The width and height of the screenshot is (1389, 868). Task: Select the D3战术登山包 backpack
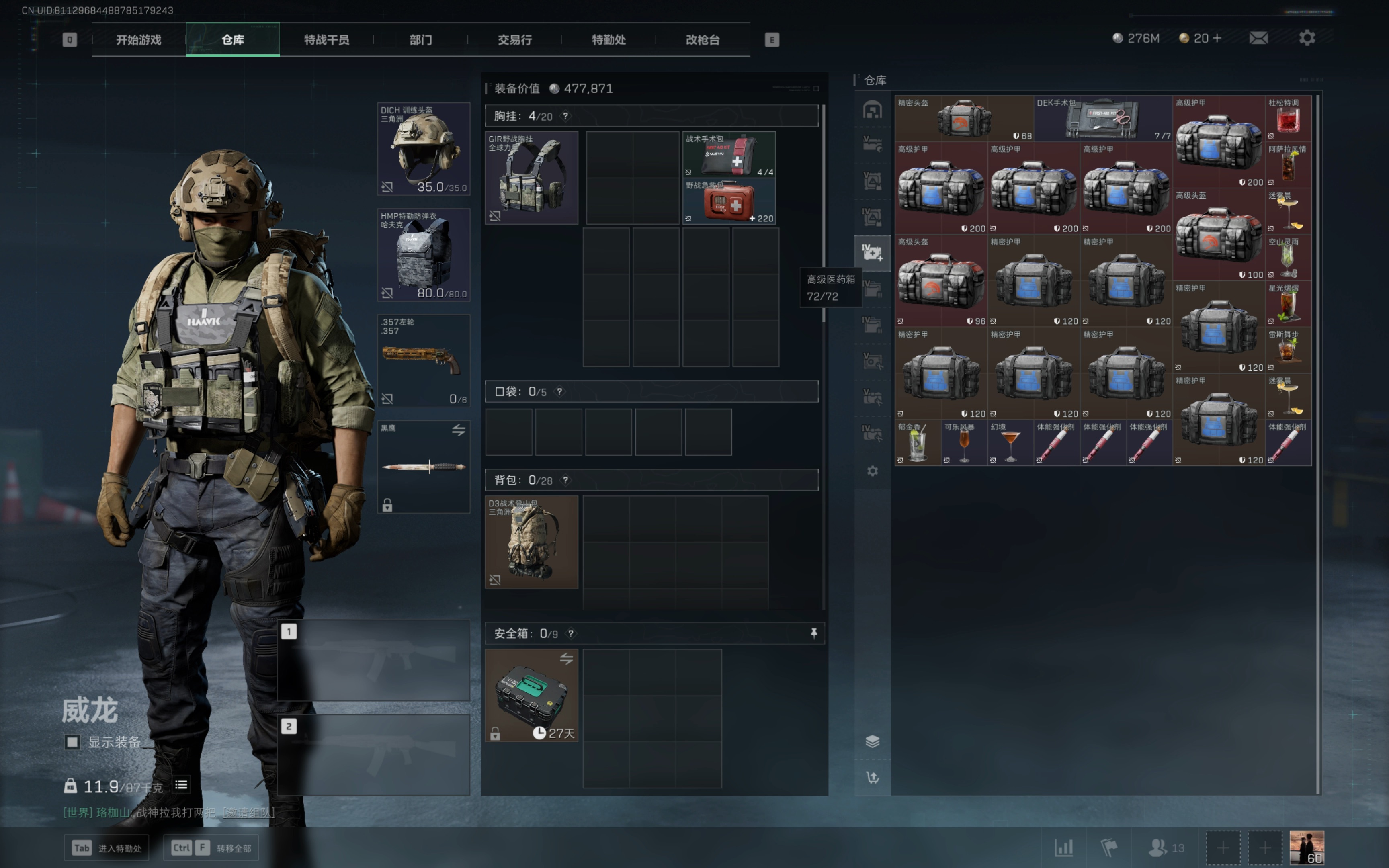[531, 542]
